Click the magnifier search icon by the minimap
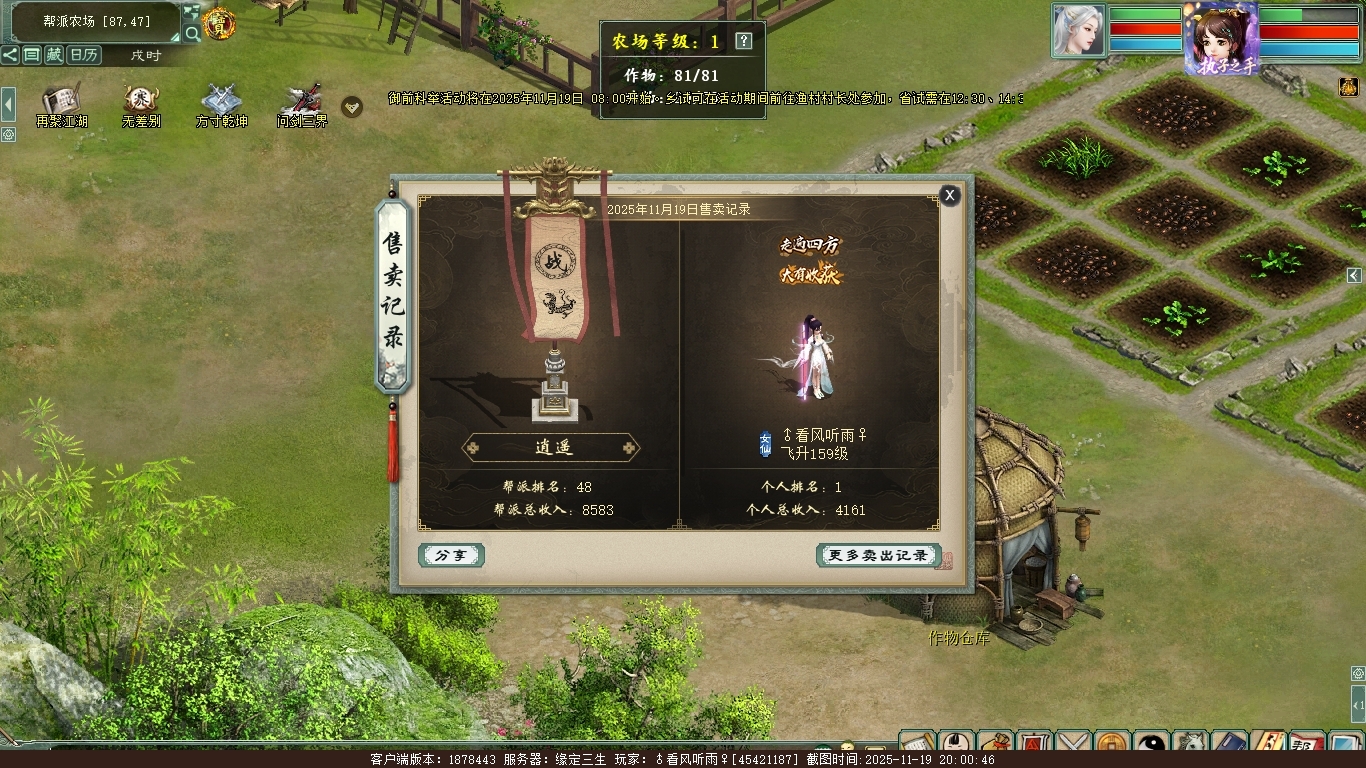Screen dimensions: 1366x768 point(192,34)
